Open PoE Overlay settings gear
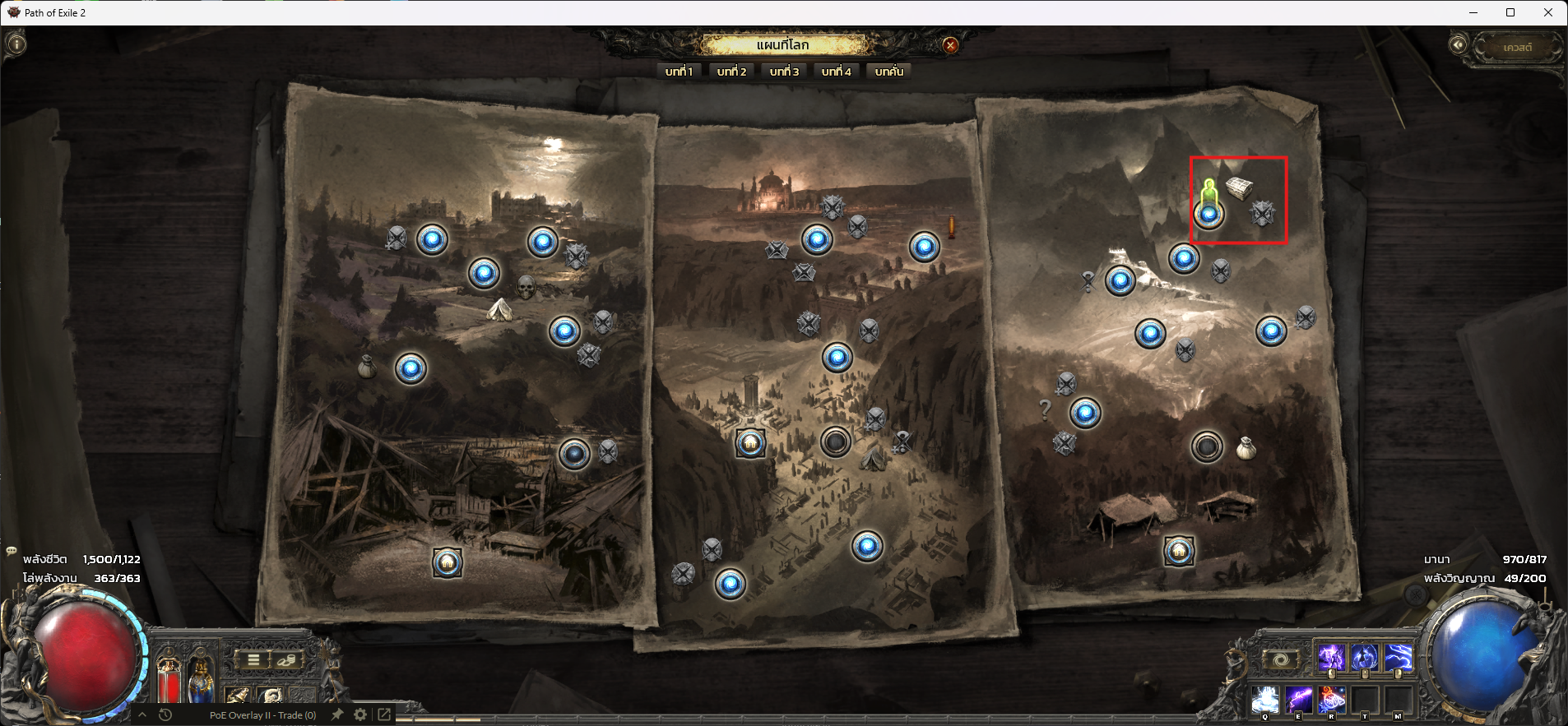 [x=360, y=714]
